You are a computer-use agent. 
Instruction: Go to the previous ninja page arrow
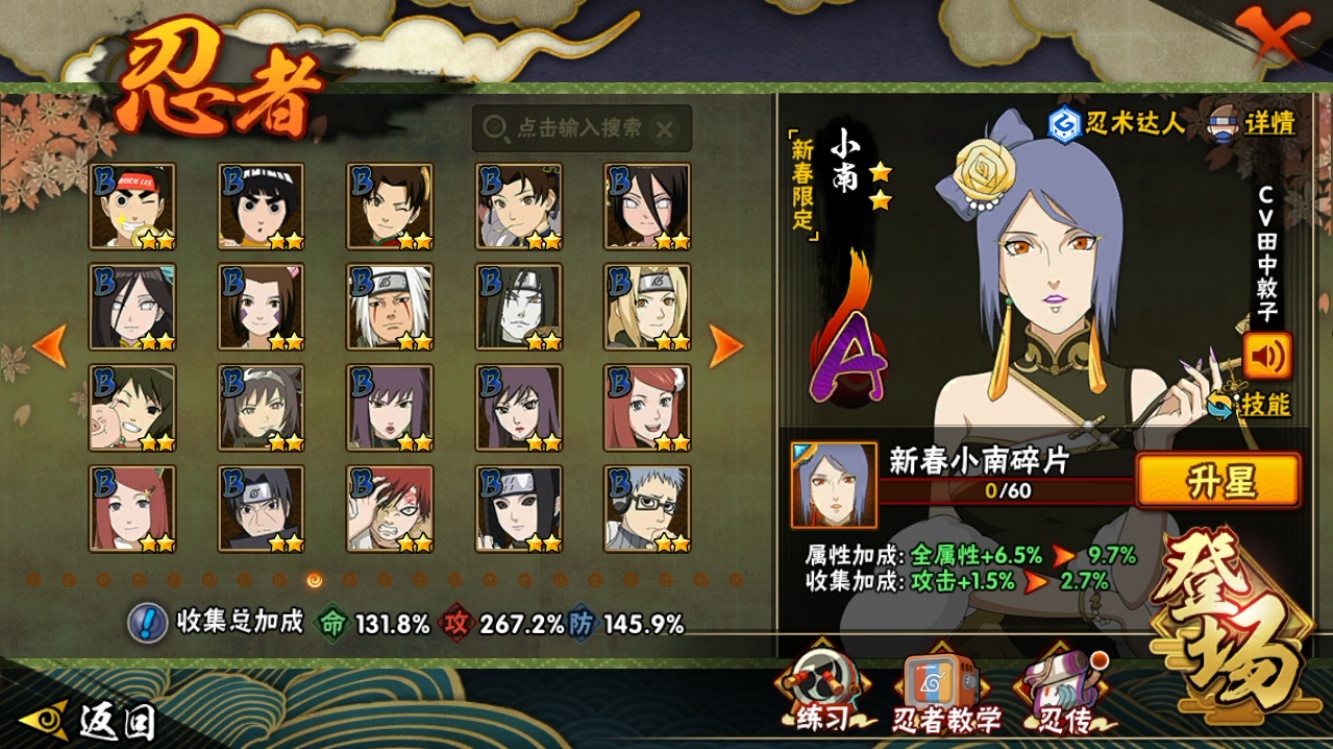click(50, 345)
